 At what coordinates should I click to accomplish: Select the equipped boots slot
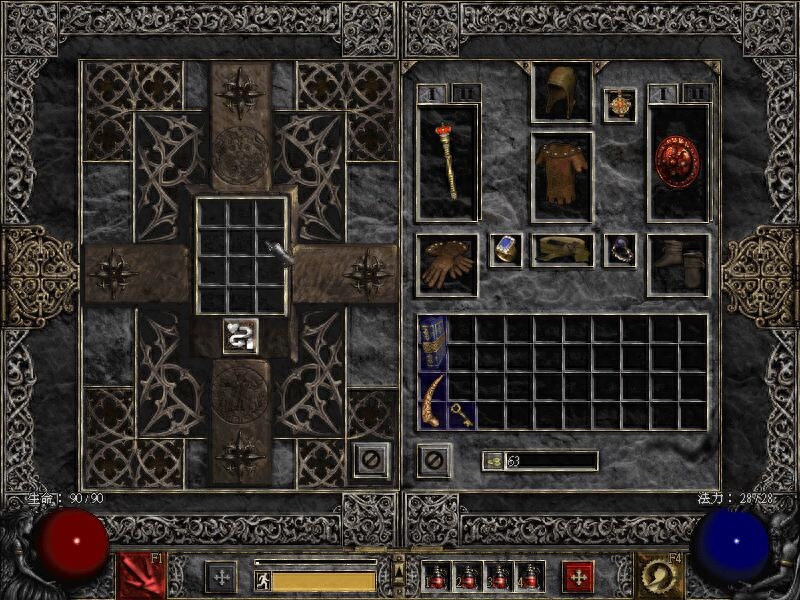tap(678, 265)
